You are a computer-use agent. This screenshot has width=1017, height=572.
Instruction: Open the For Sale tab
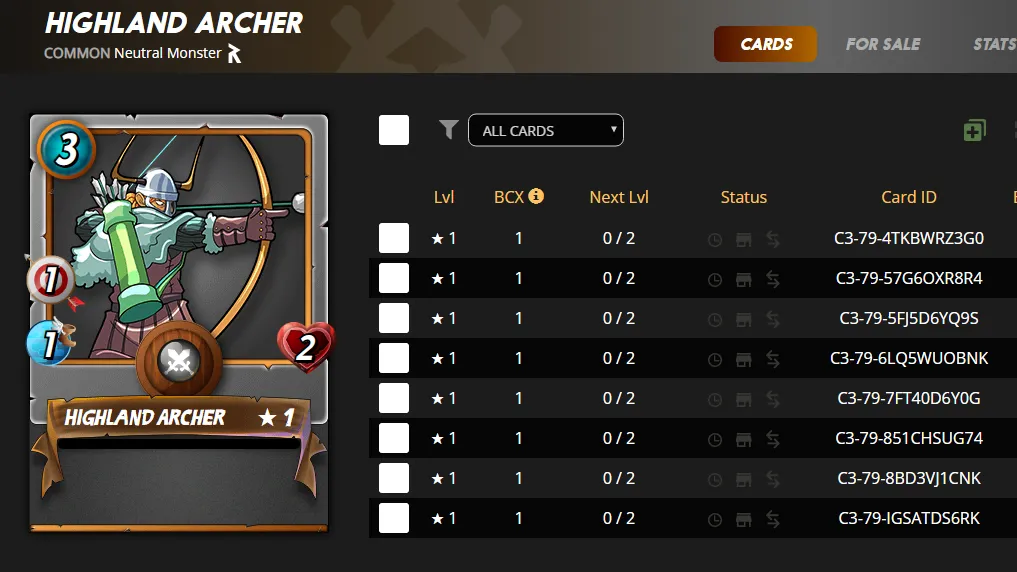(x=882, y=44)
